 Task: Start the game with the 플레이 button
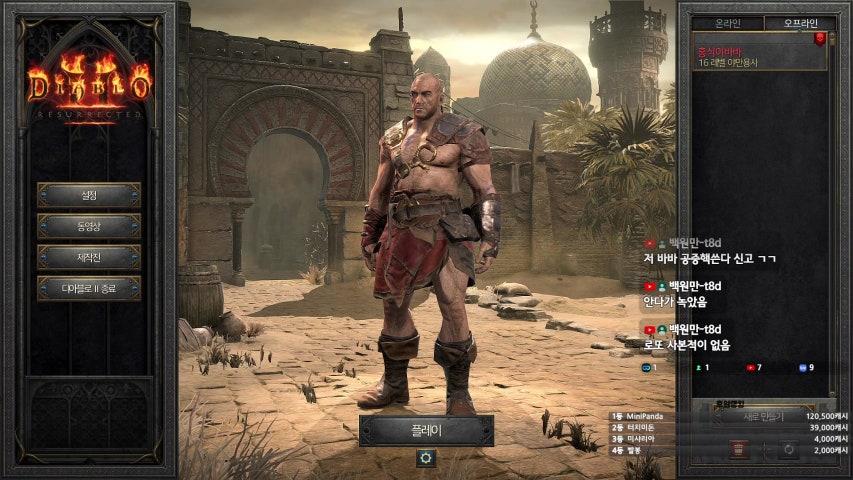point(426,430)
